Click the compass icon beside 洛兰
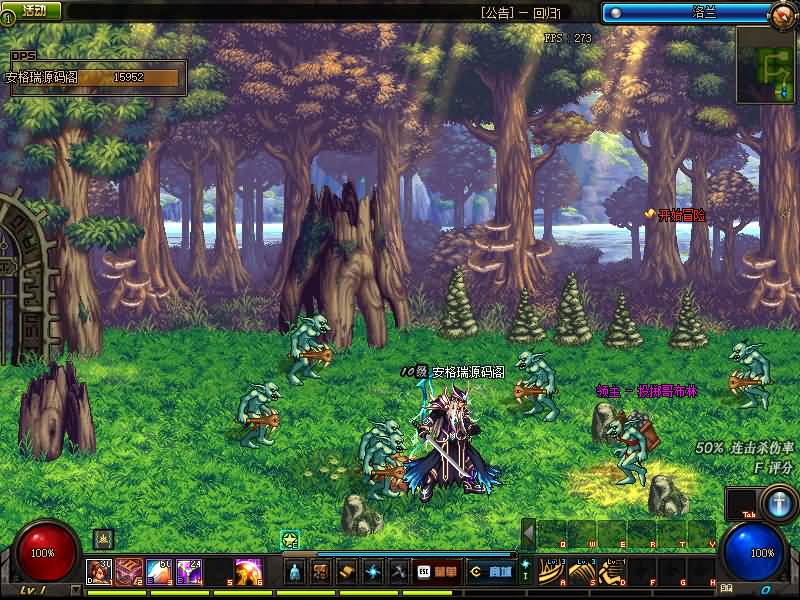 click(785, 14)
